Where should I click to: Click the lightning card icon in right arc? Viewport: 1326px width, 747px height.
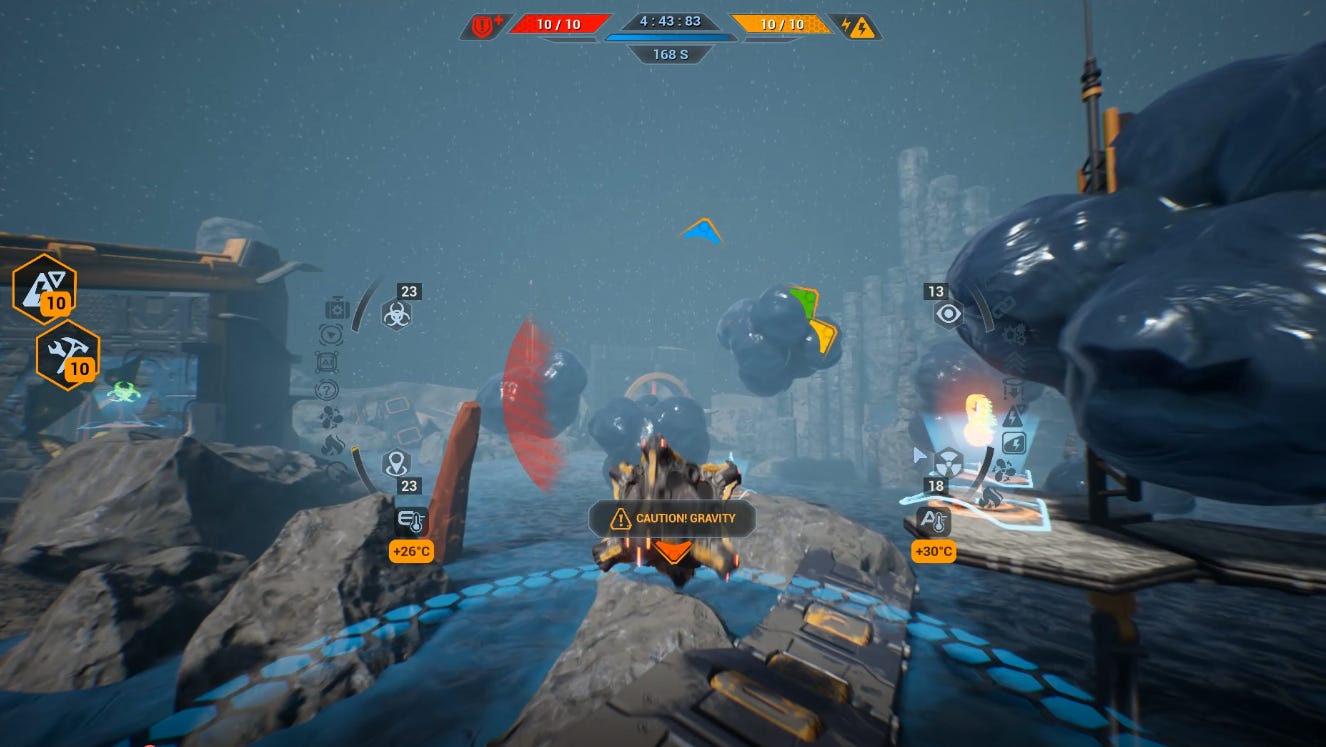click(x=1012, y=442)
